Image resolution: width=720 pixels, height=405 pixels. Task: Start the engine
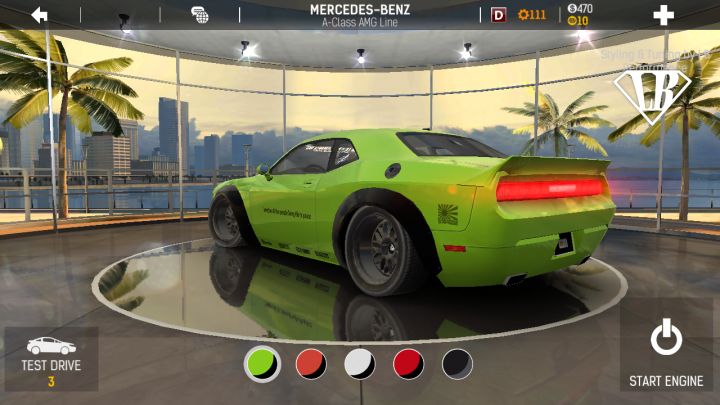pos(666,353)
